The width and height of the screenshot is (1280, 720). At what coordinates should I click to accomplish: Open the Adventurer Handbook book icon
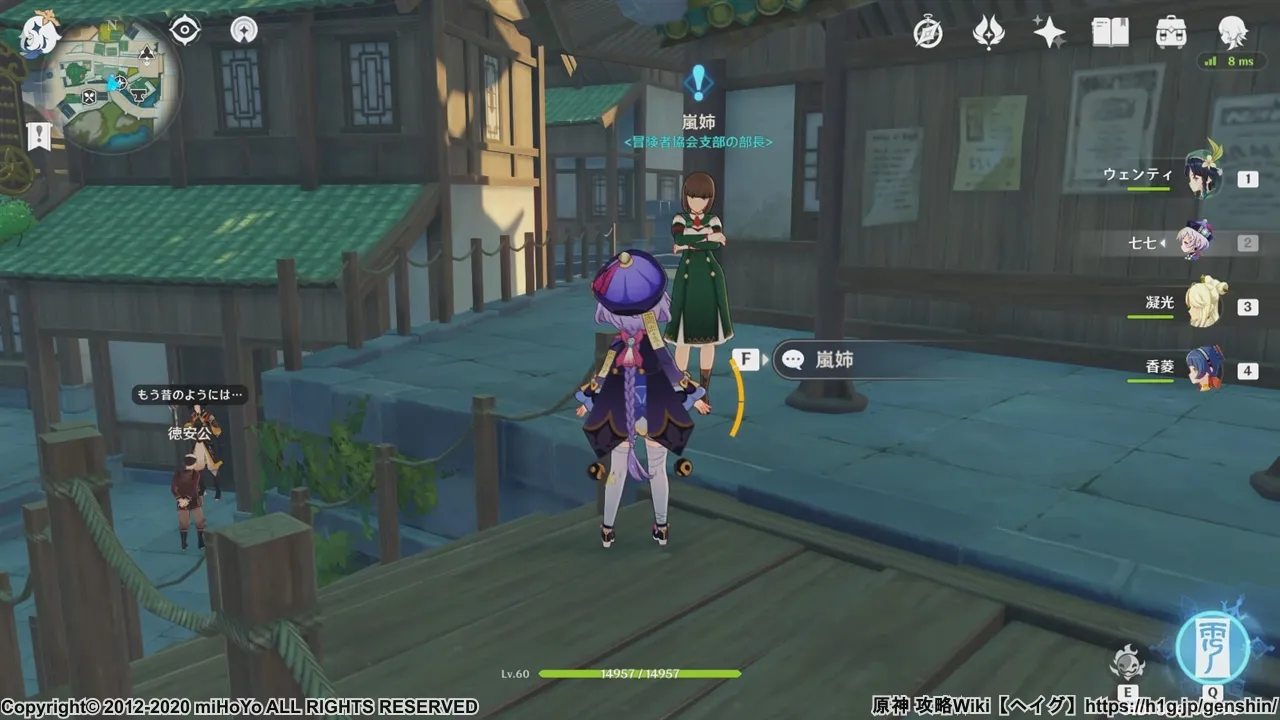point(1110,33)
